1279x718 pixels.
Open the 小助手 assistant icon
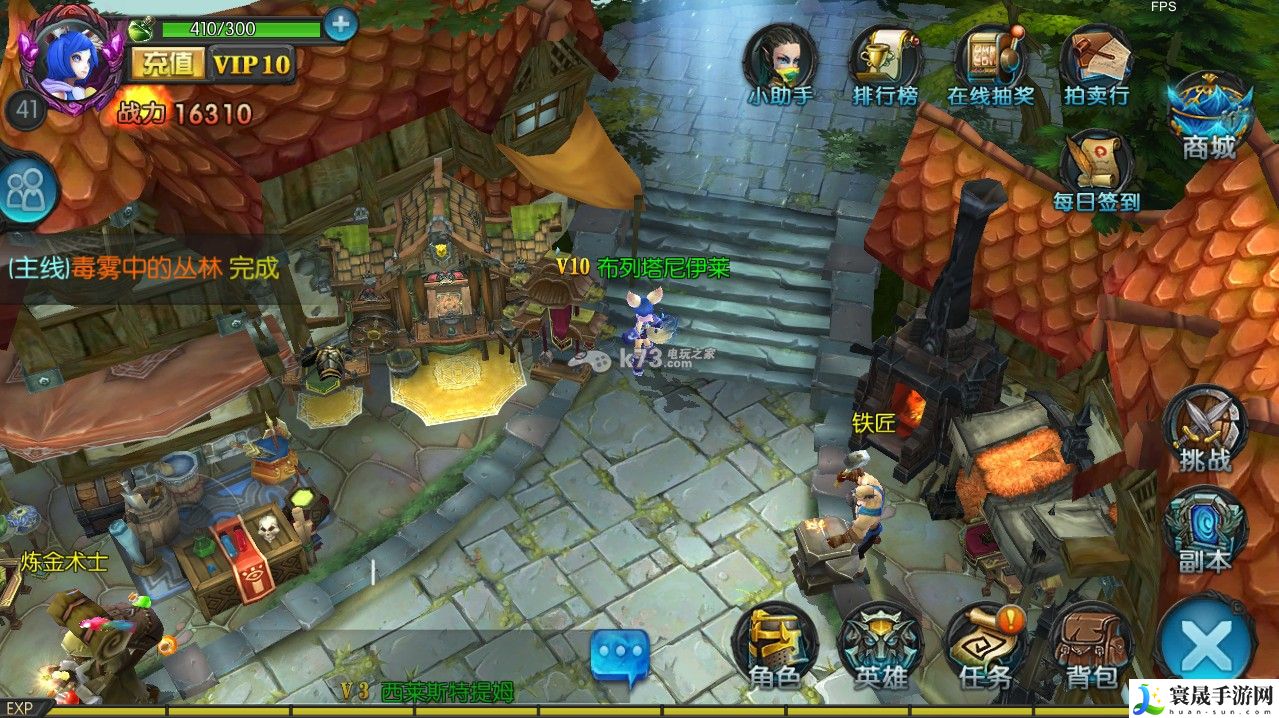(780, 65)
